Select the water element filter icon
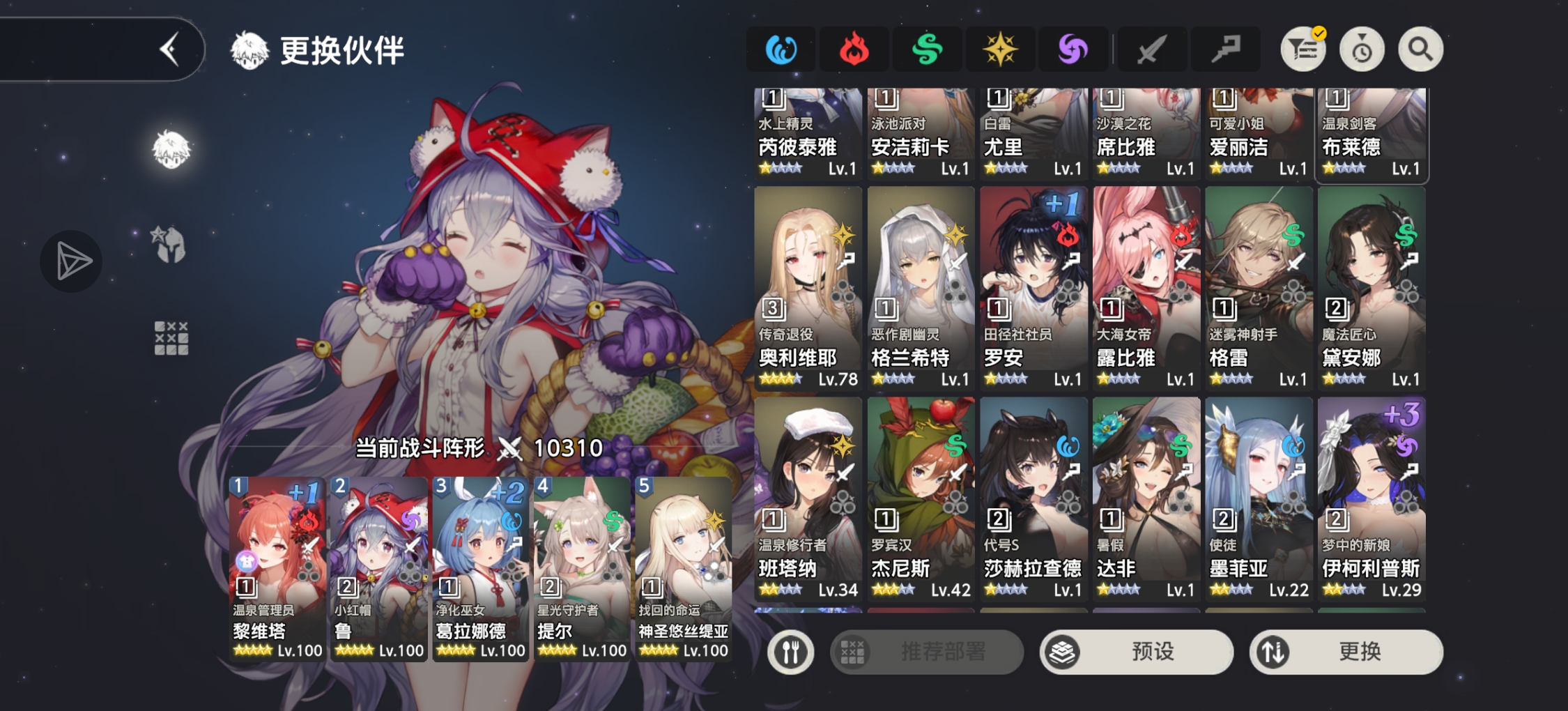 click(781, 49)
